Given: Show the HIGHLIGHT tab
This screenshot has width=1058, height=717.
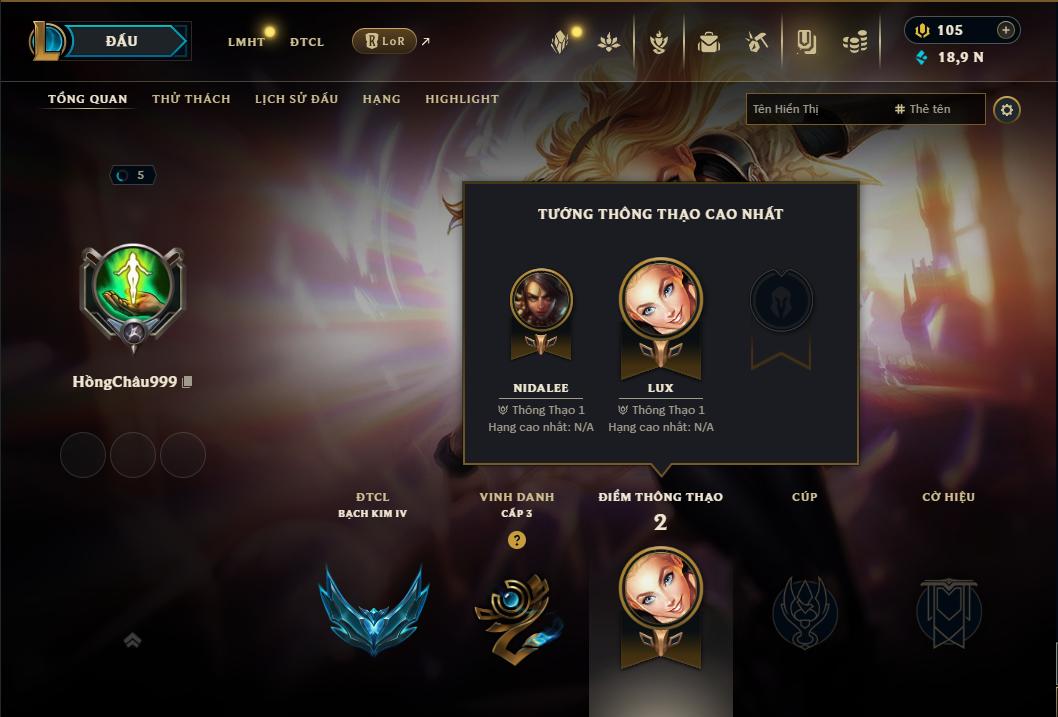Looking at the screenshot, I should click(461, 99).
